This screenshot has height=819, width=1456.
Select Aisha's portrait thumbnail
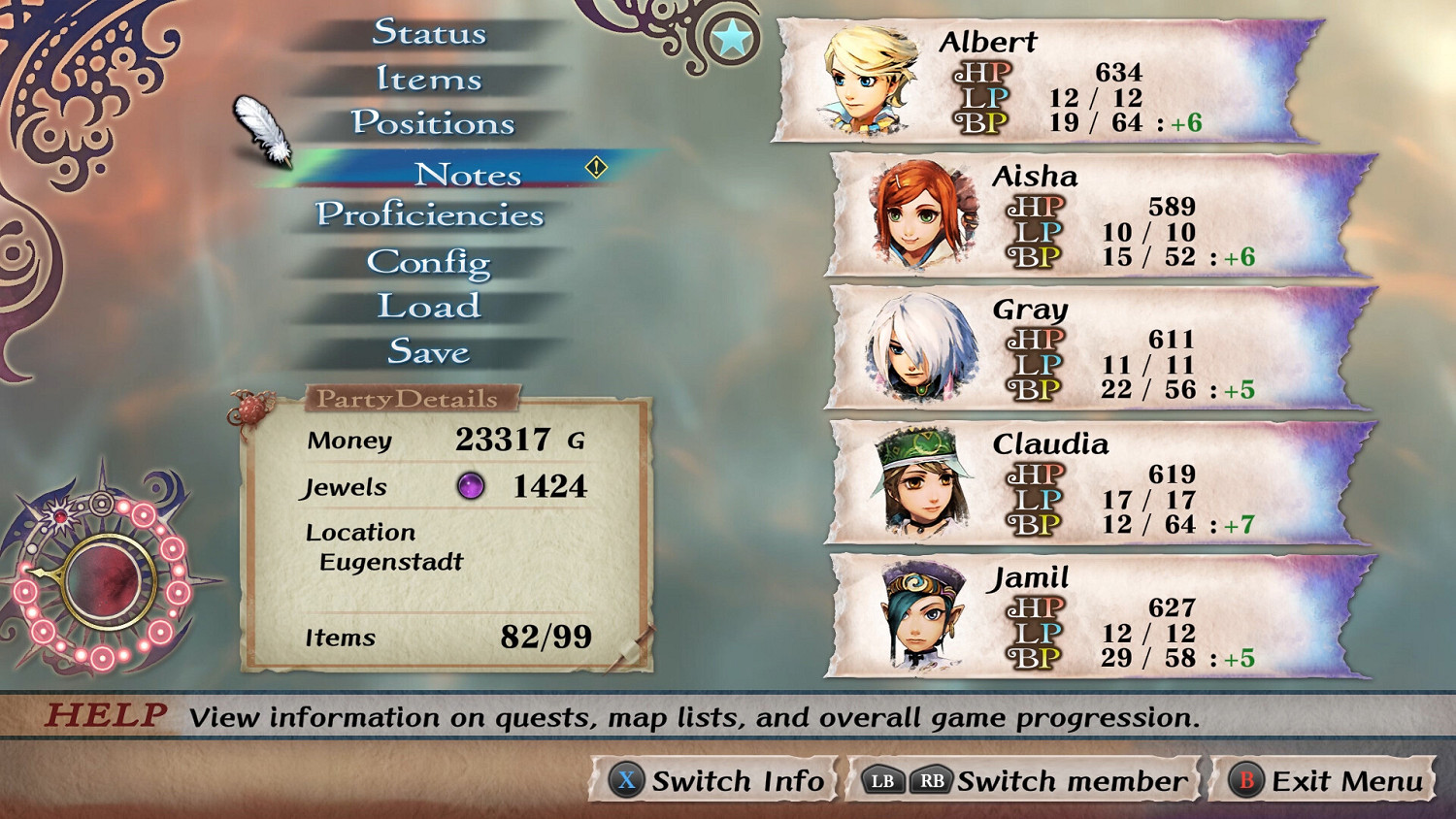(x=922, y=213)
